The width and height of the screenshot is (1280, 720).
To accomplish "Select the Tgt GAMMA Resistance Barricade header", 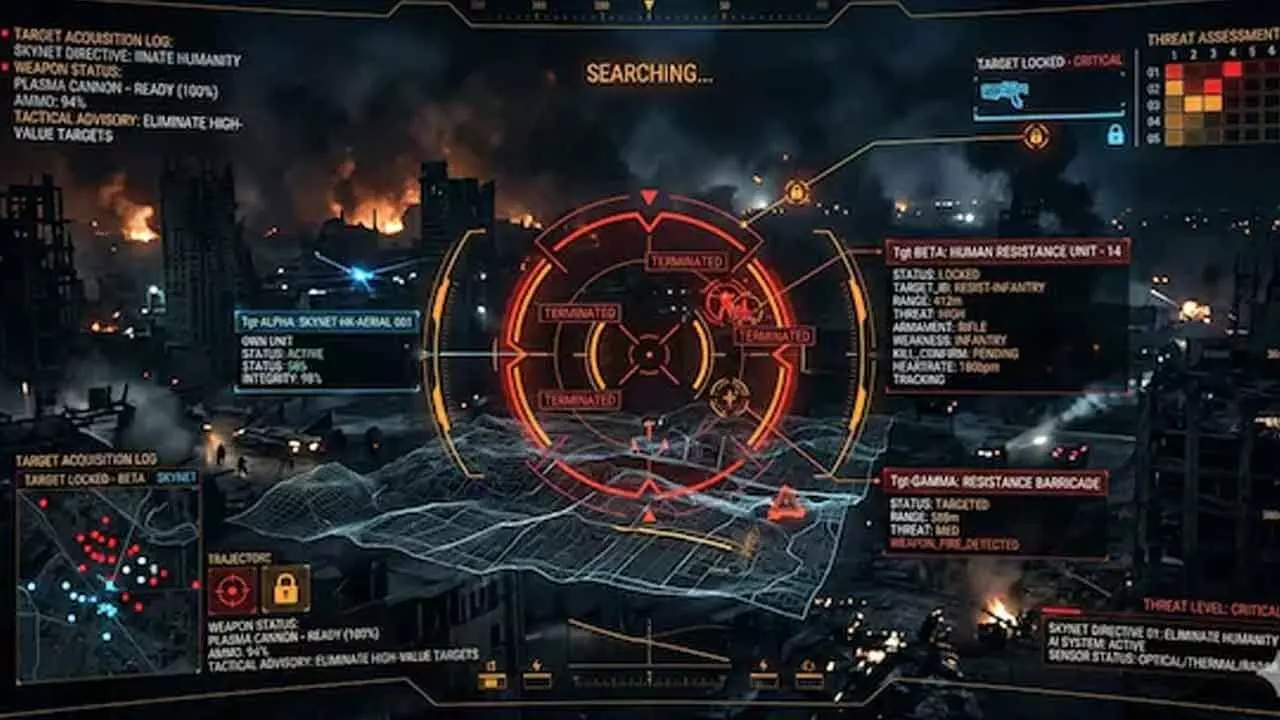I will point(994,483).
